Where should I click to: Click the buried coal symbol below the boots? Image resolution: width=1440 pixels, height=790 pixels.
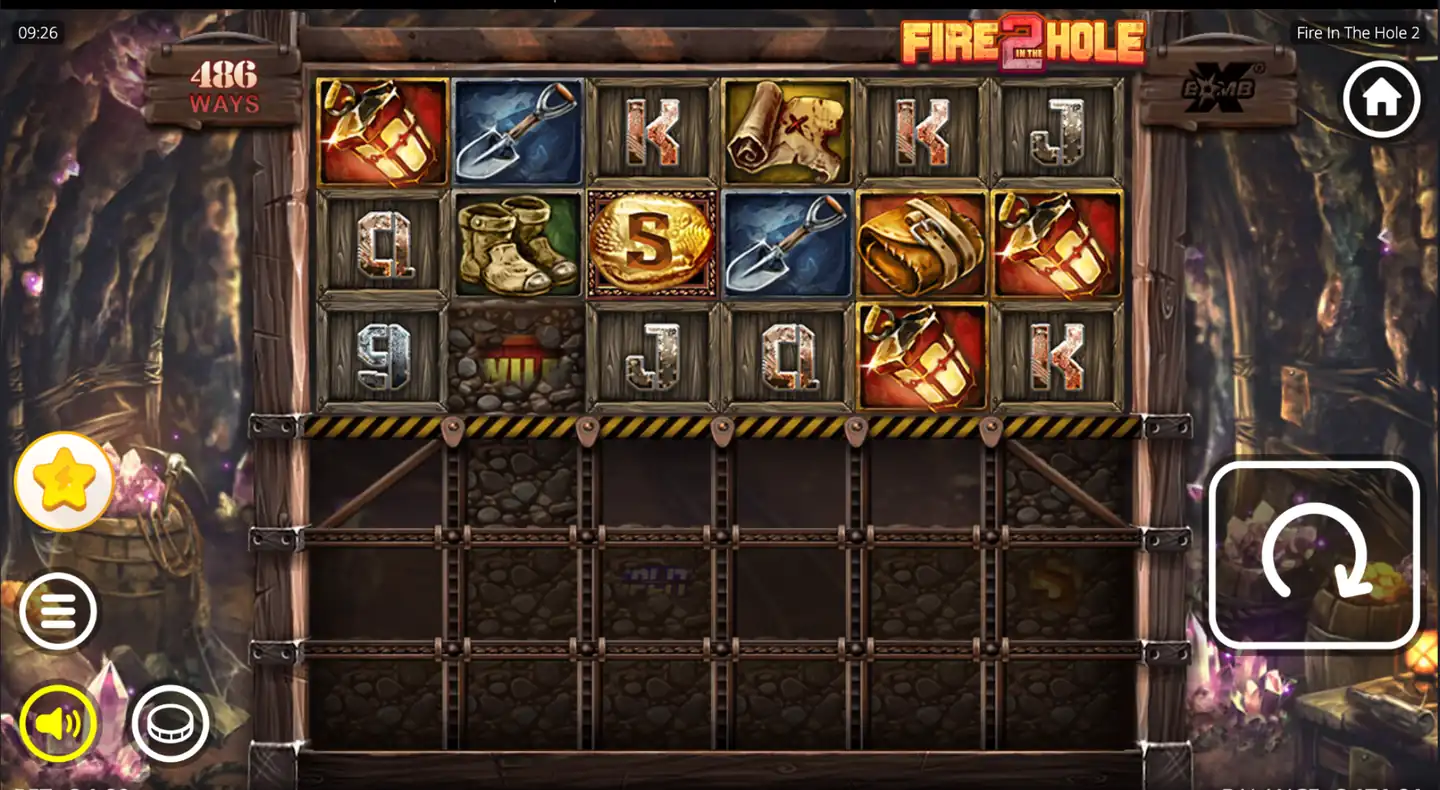point(515,358)
